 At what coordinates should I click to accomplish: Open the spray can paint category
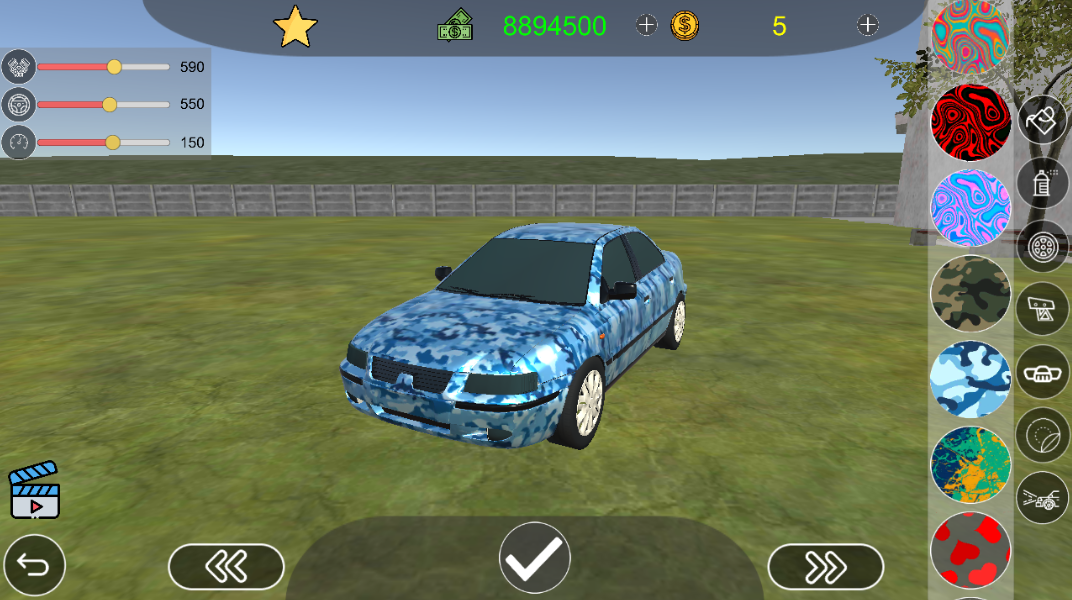click(1043, 183)
